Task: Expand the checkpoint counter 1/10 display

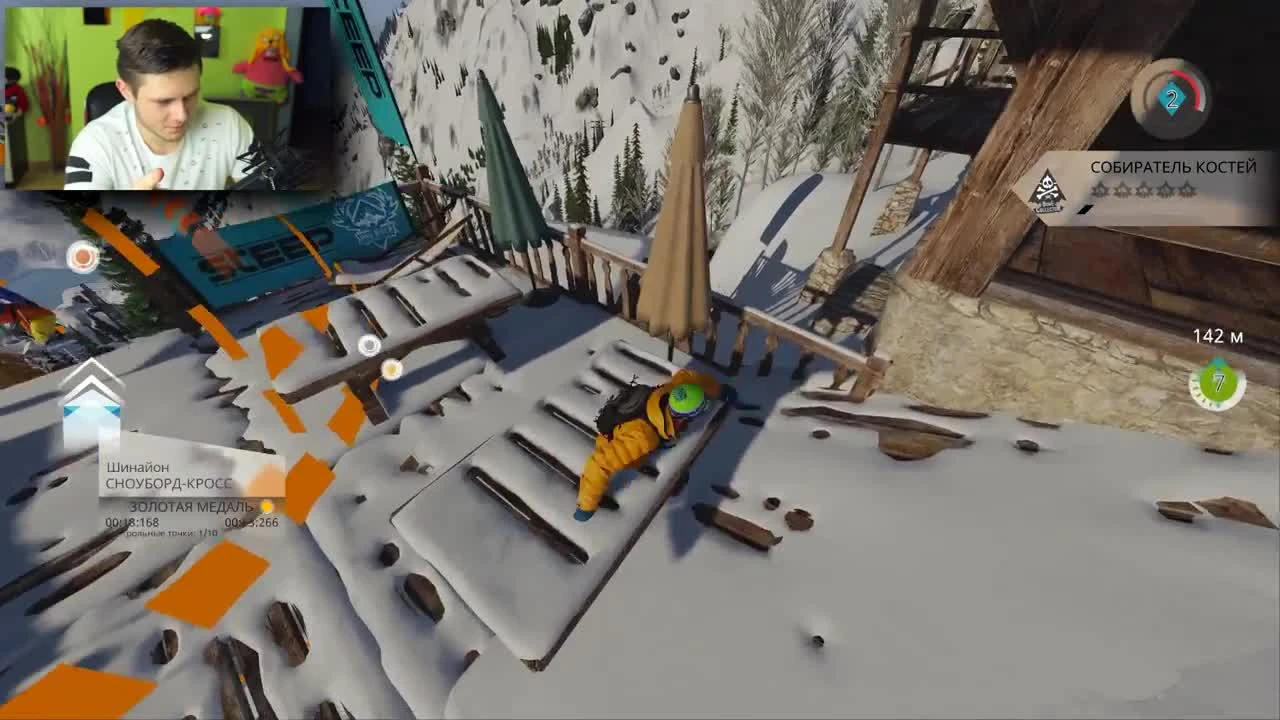Action: pyautogui.click(x=170, y=534)
